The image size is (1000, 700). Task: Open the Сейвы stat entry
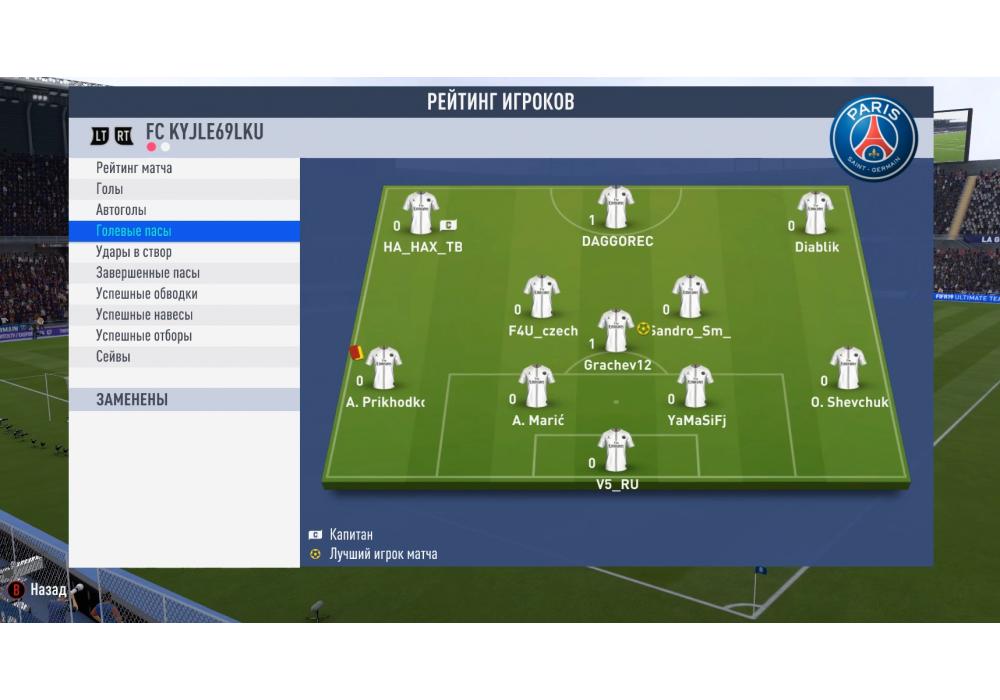coord(183,357)
